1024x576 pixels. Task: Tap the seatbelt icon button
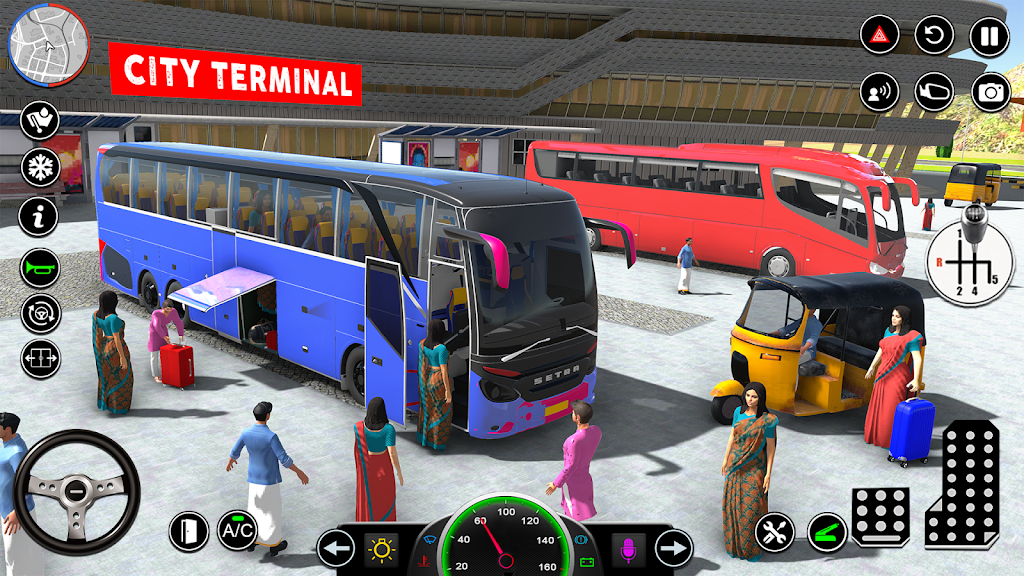pyautogui.click(x=40, y=120)
